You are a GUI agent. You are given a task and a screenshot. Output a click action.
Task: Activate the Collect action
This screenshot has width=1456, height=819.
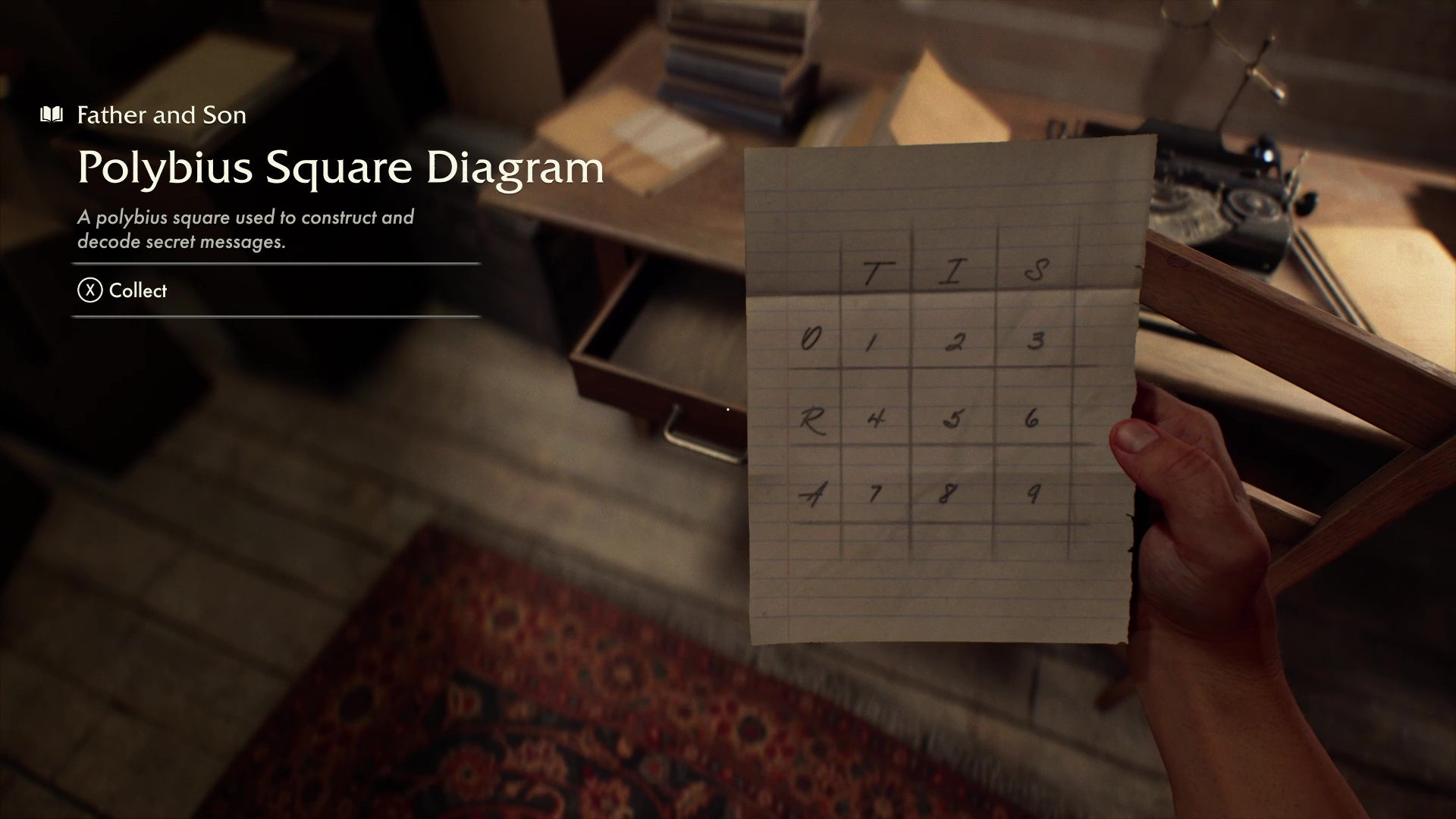[136, 290]
